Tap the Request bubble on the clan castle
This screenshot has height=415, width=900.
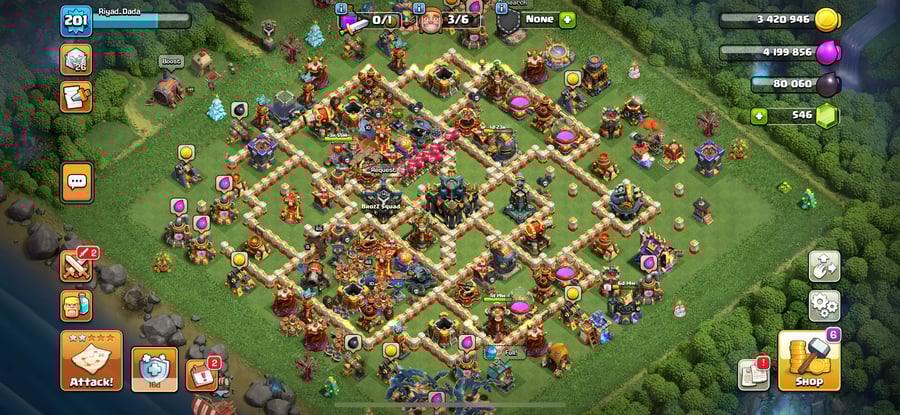pos(383,171)
